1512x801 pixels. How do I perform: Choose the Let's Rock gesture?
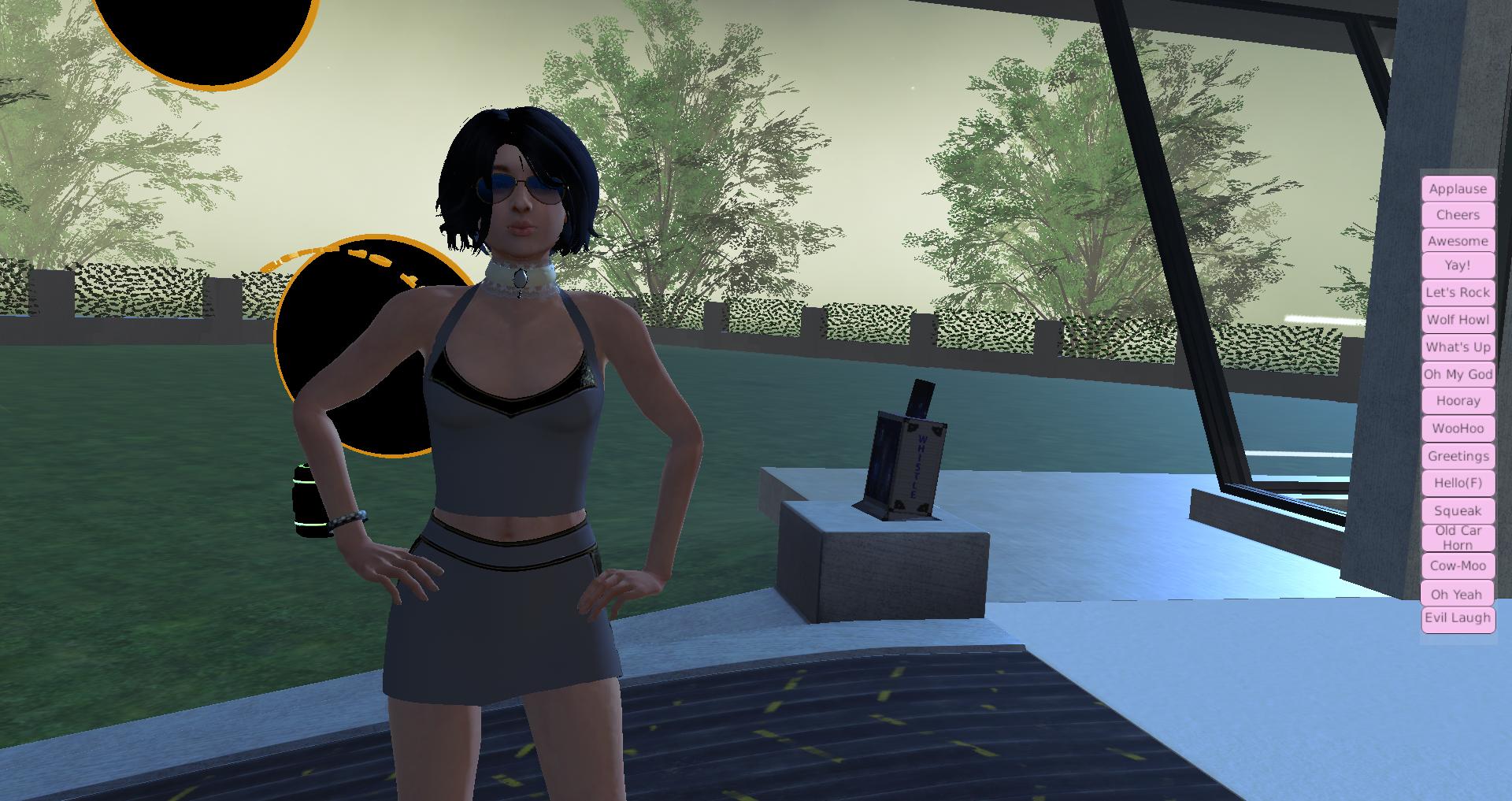(x=1458, y=292)
